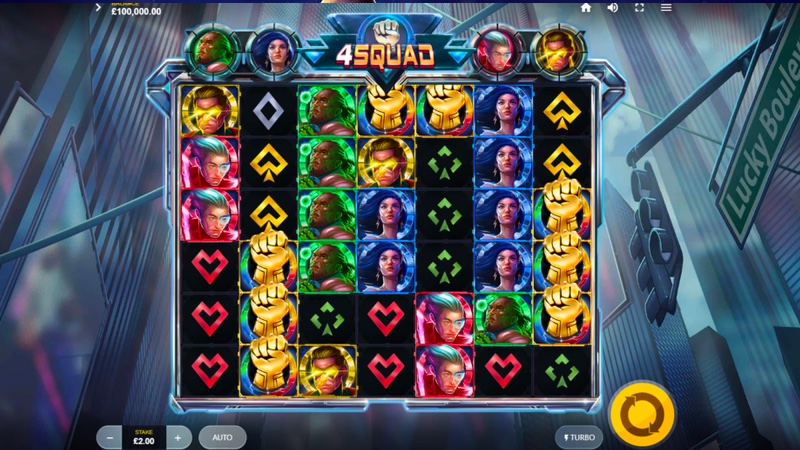The image size is (800, 450).
Task: Open the Auto spin options
Action: tap(222, 437)
